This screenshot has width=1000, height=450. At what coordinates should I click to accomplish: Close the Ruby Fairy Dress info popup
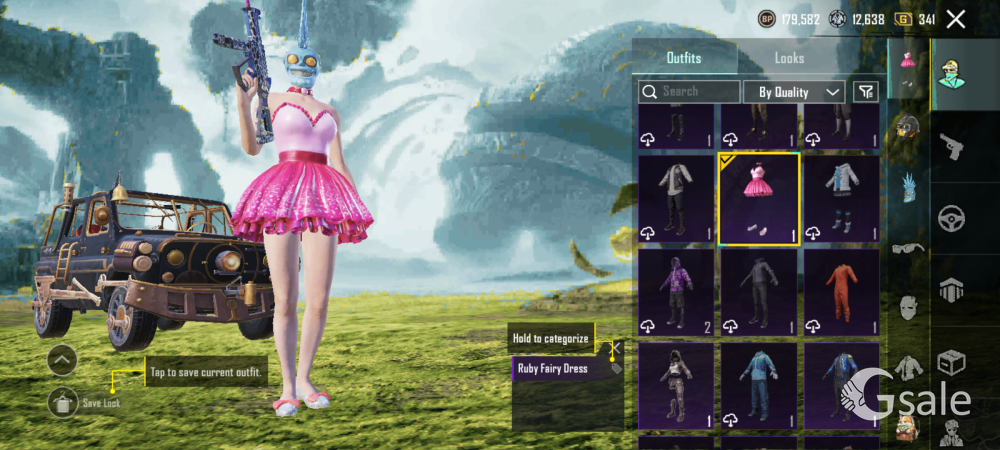pyautogui.click(x=616, y=347)
